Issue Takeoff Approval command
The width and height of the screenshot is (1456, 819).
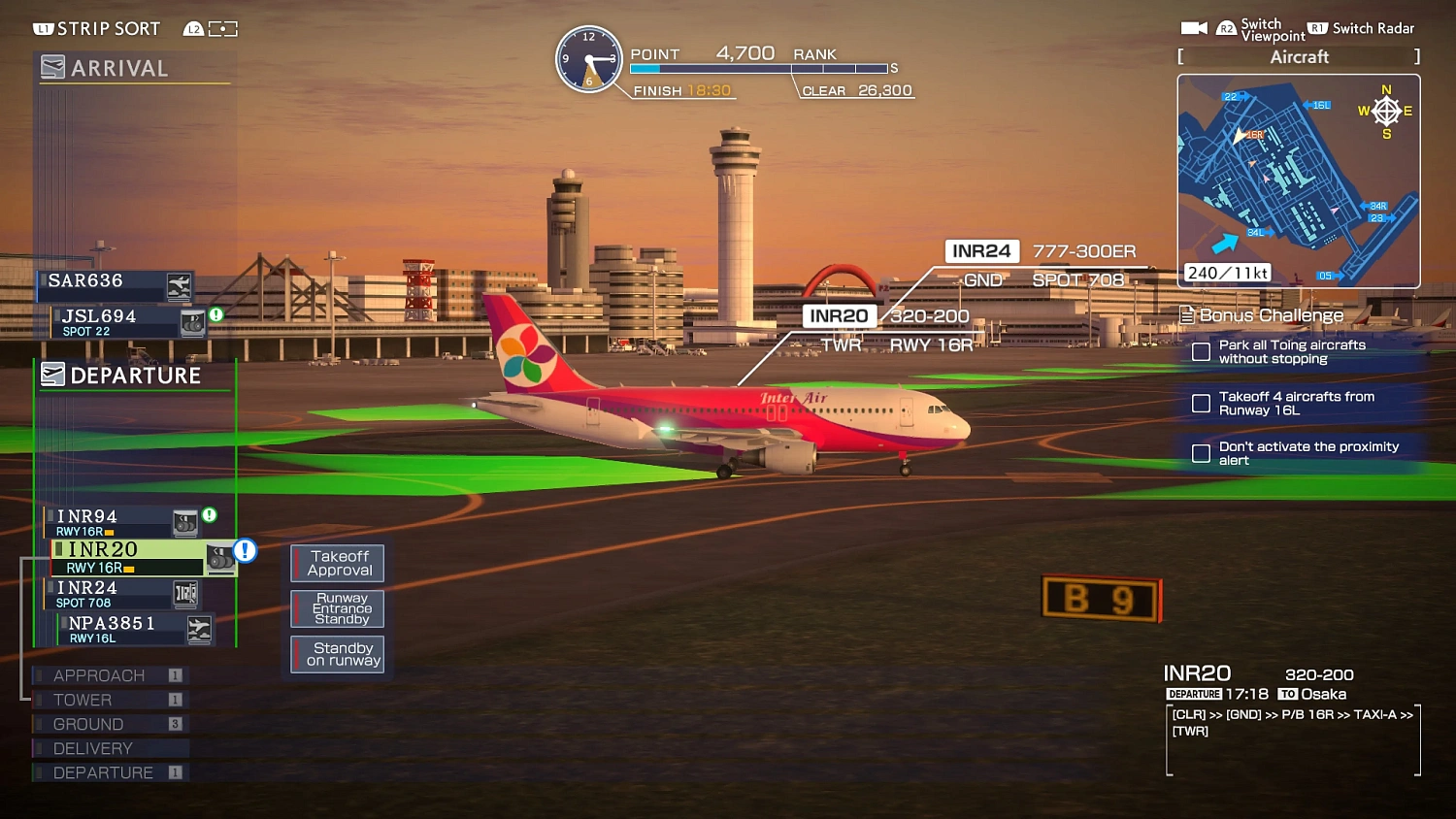337,563
